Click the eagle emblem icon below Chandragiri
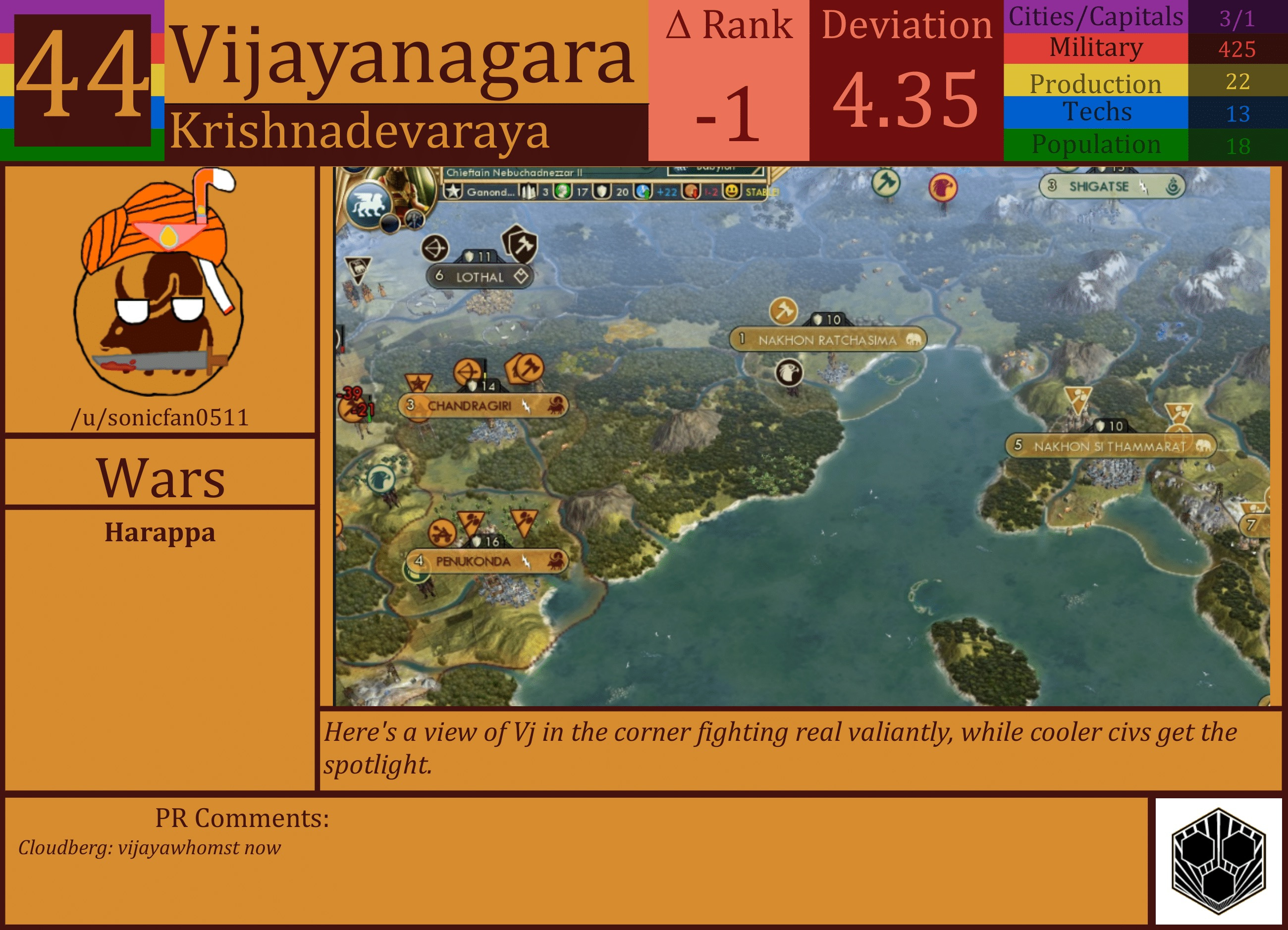Viewport: 1288px width, 930px height. 381,479
